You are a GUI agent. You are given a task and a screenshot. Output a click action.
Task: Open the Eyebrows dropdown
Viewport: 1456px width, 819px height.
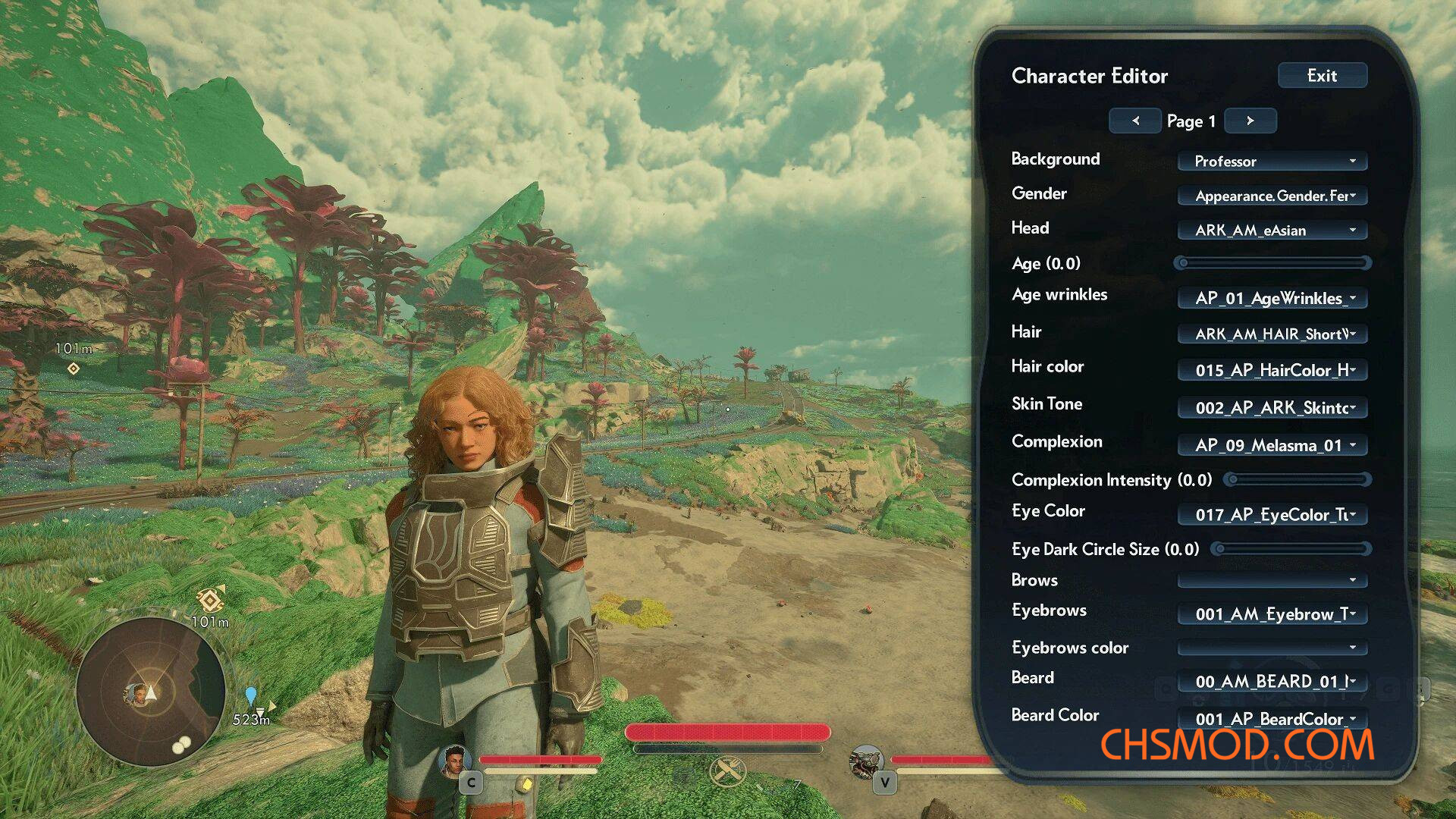pyautogui.click(x=1272, y=613)
